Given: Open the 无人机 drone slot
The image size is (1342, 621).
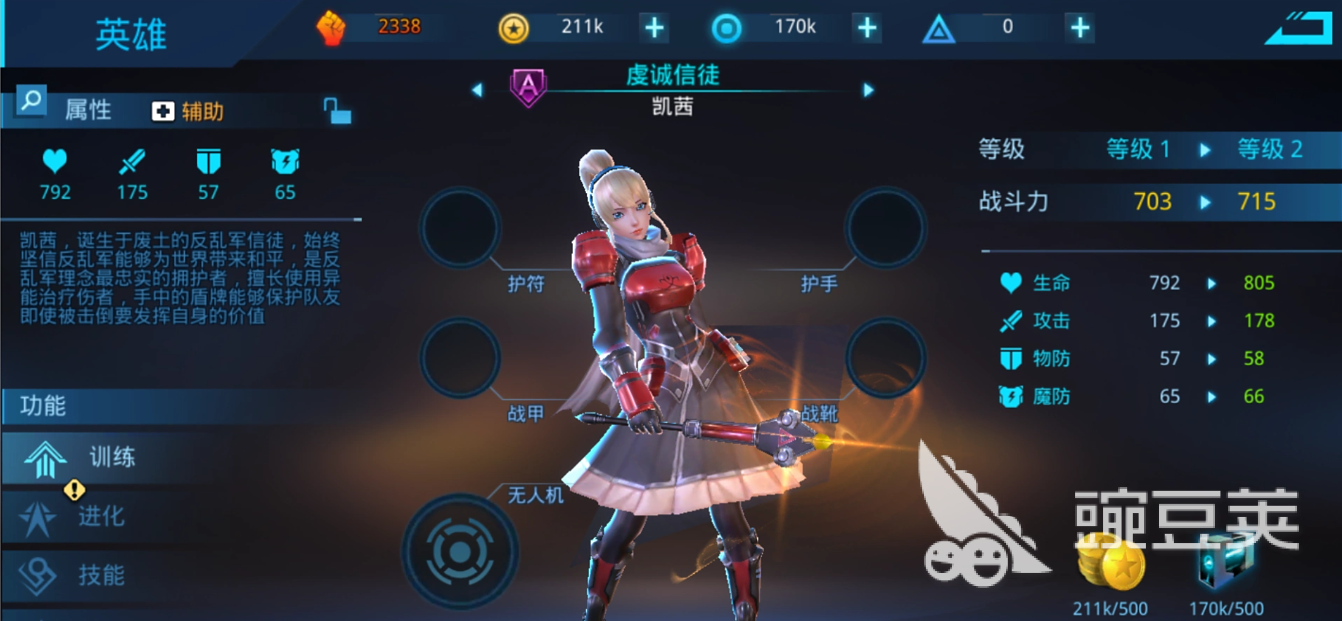Looking at the screenshot, I should click(460, 550).
